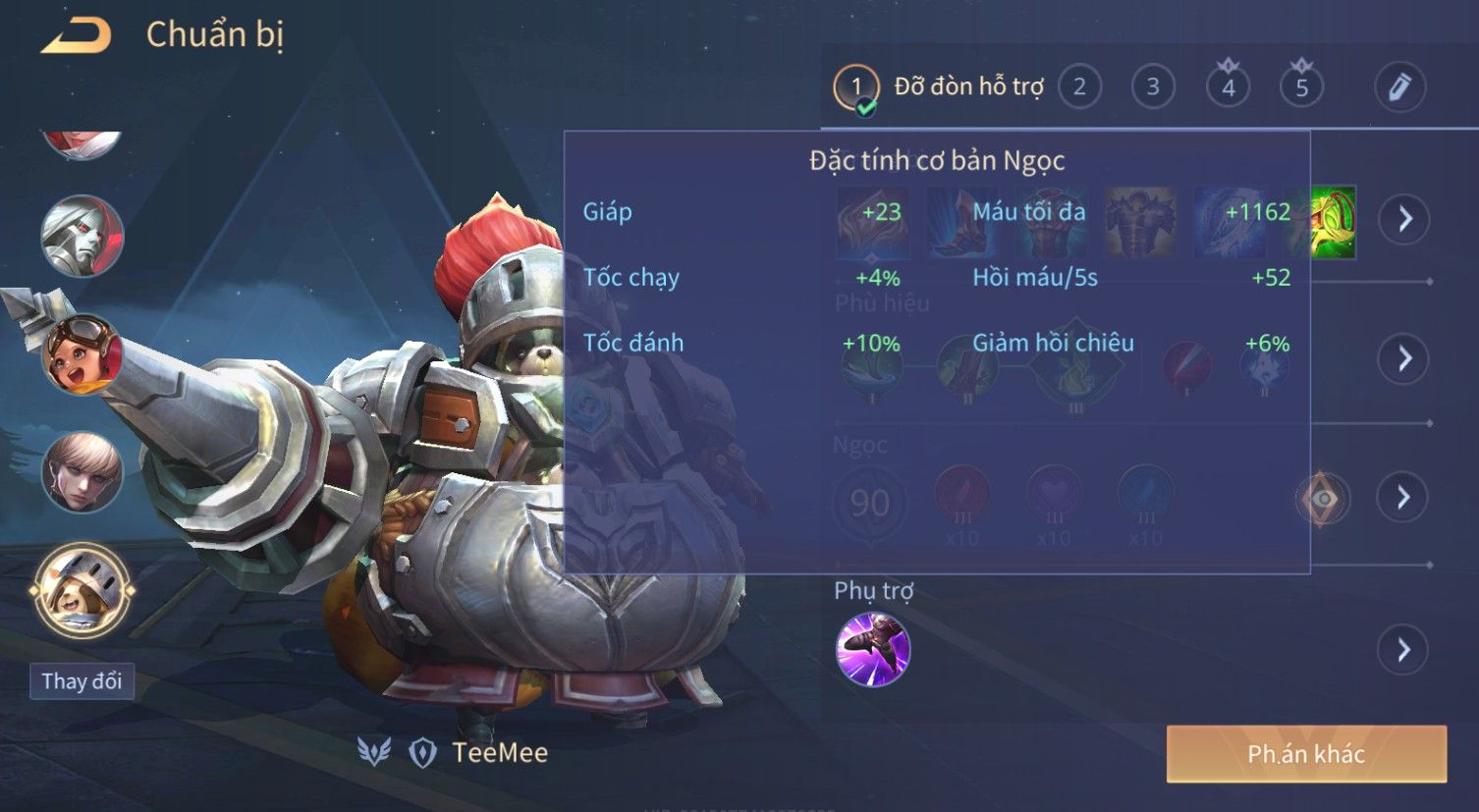Viewport: 1479px width, 812px height.
Task: Click the Phản khác button
Action: pos(1305,754)
